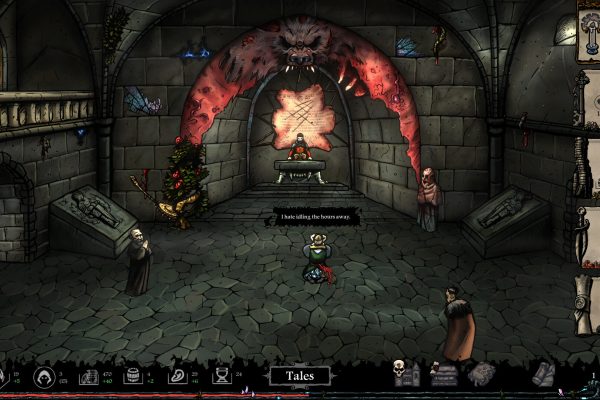Click the hooded figure population icon

[45, 376]
